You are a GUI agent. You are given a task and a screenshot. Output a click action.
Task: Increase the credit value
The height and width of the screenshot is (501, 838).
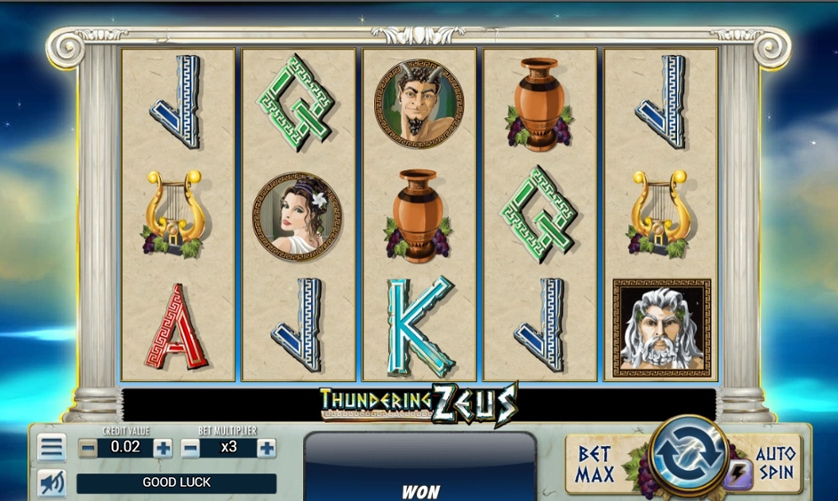pos(163,448)
